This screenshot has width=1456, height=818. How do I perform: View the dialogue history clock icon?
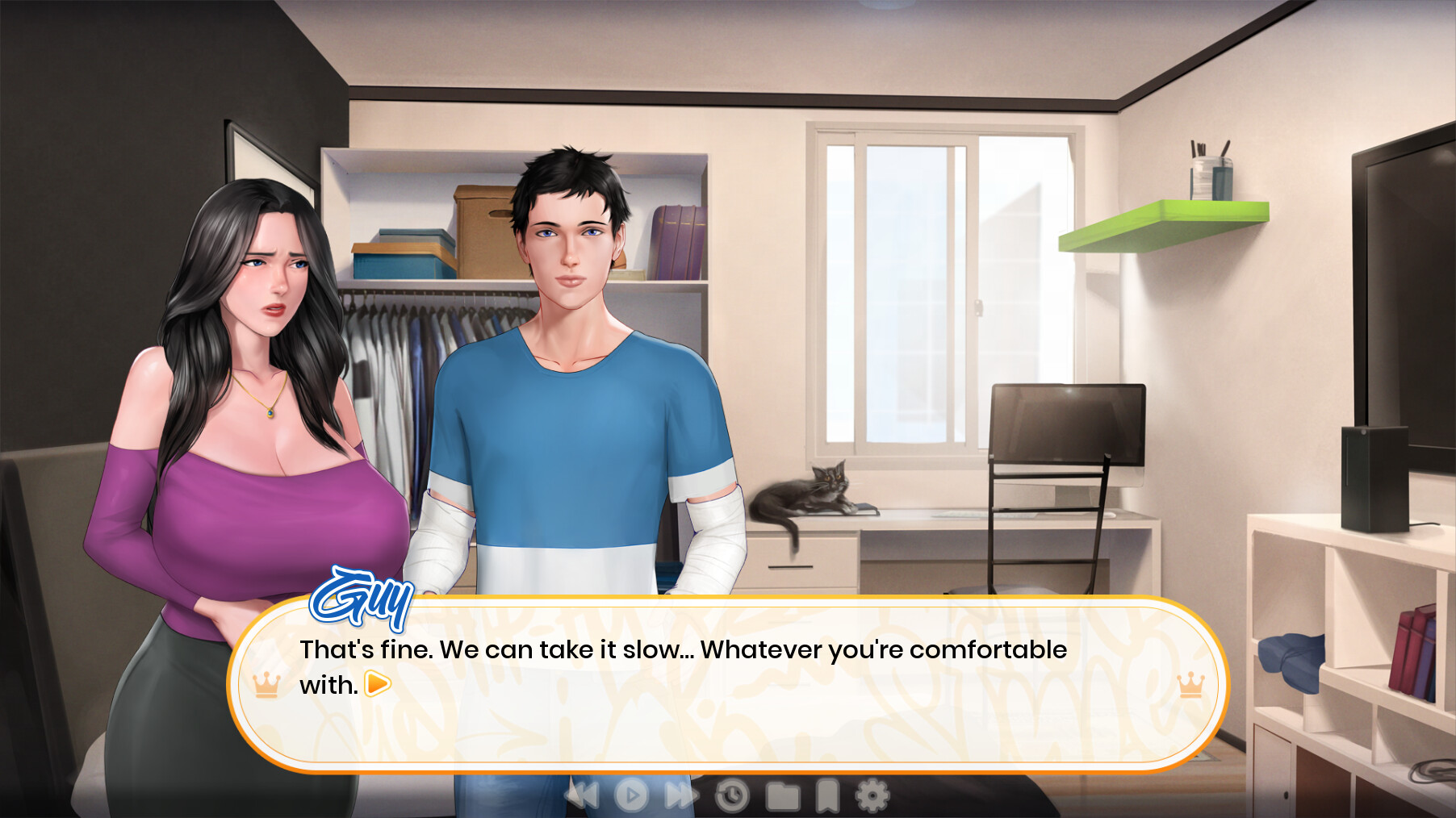(730, 797)
